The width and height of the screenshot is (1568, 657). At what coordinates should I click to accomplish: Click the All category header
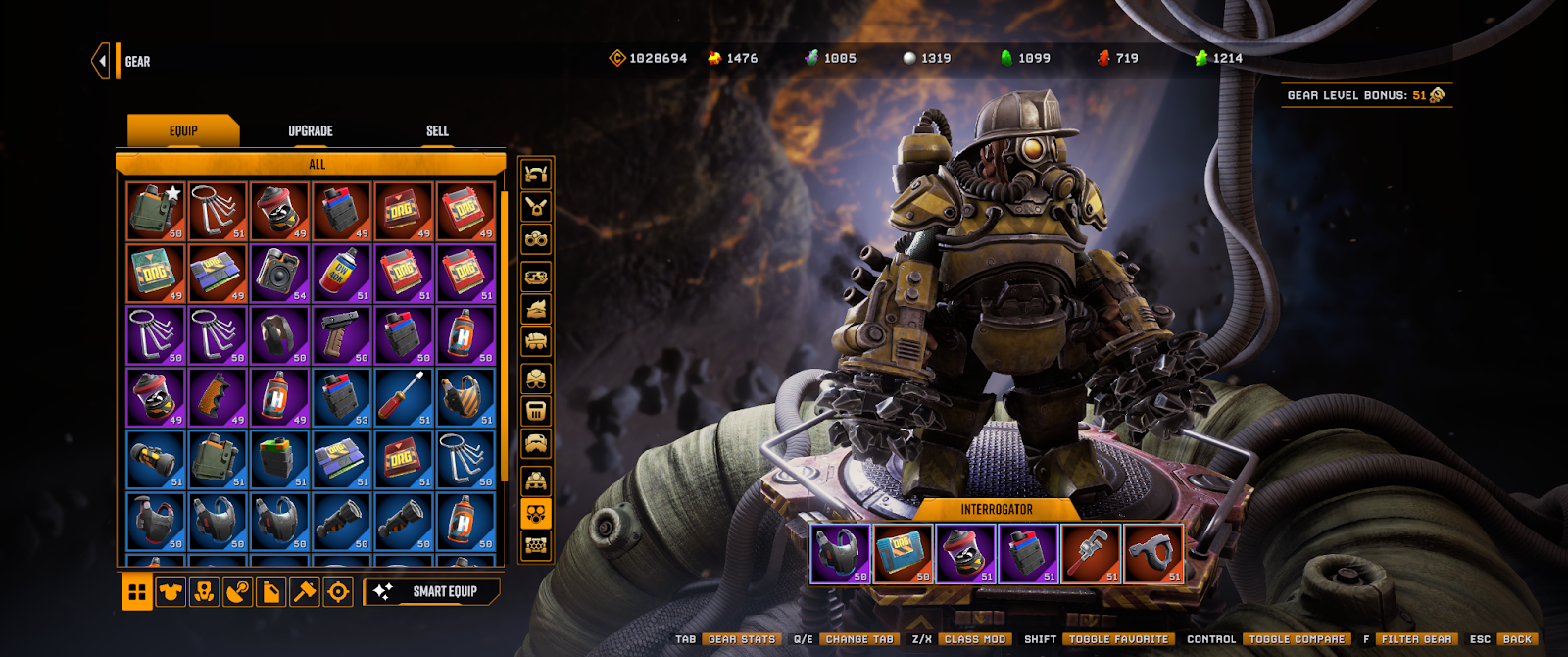point(317,164)
